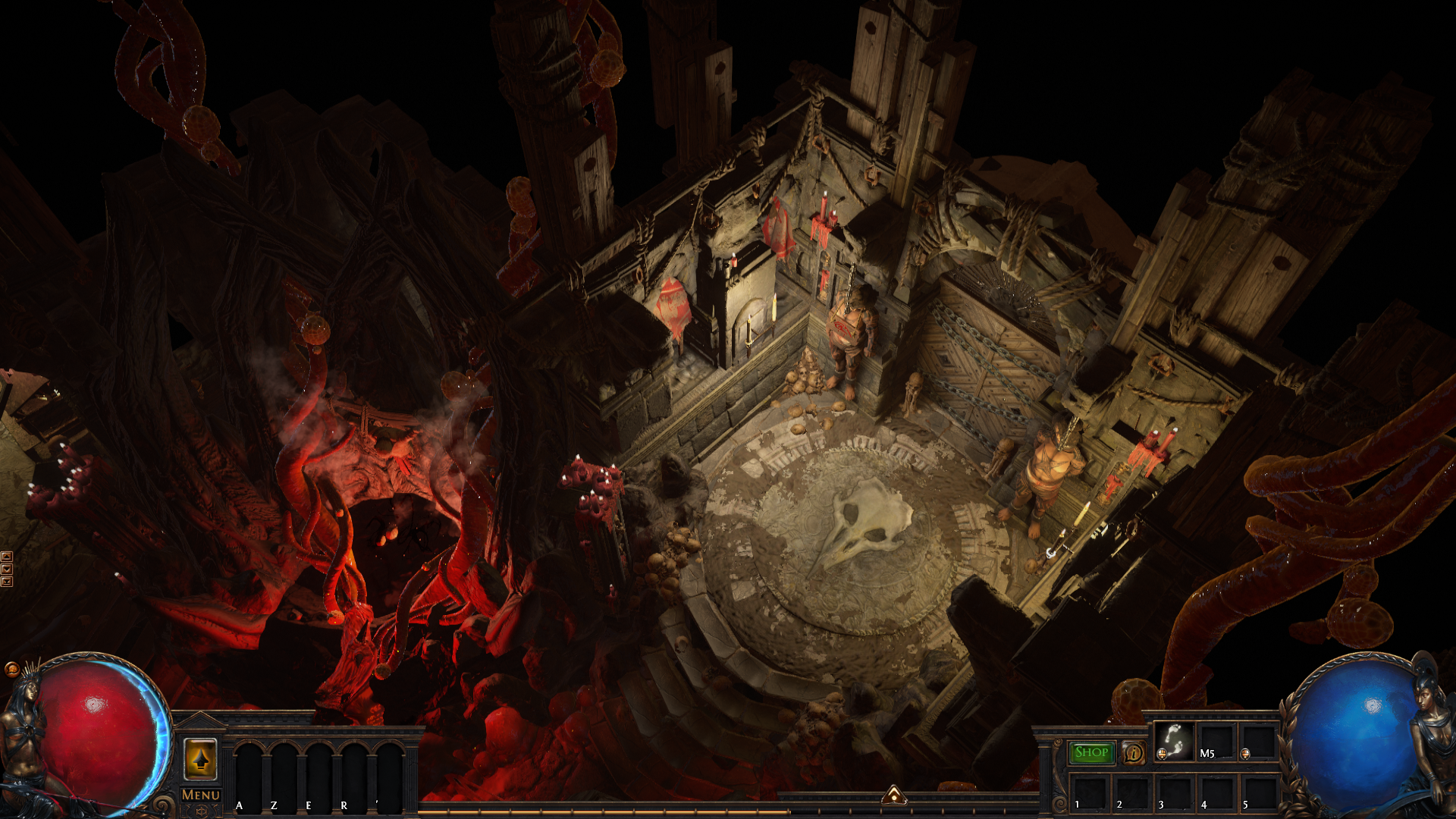This screenshot has width=1456, height=819.
Task: Select the skill slot bound to key 5
Action: click(x=1258, y=792)
